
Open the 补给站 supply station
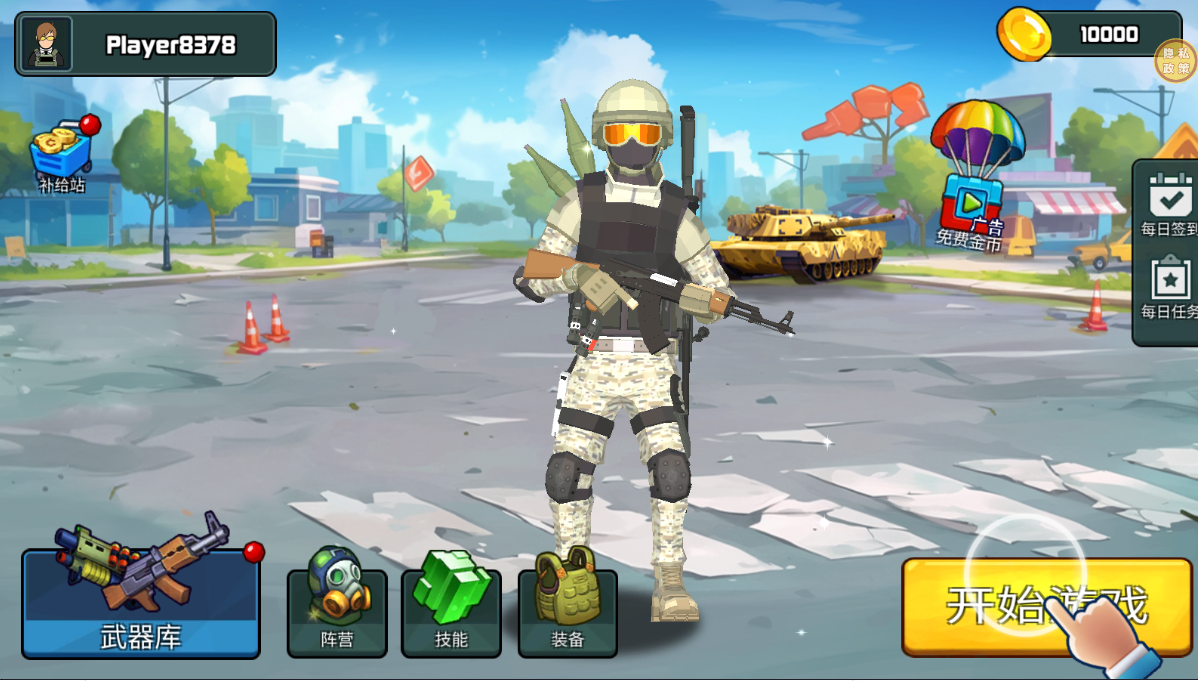(62, 157)
